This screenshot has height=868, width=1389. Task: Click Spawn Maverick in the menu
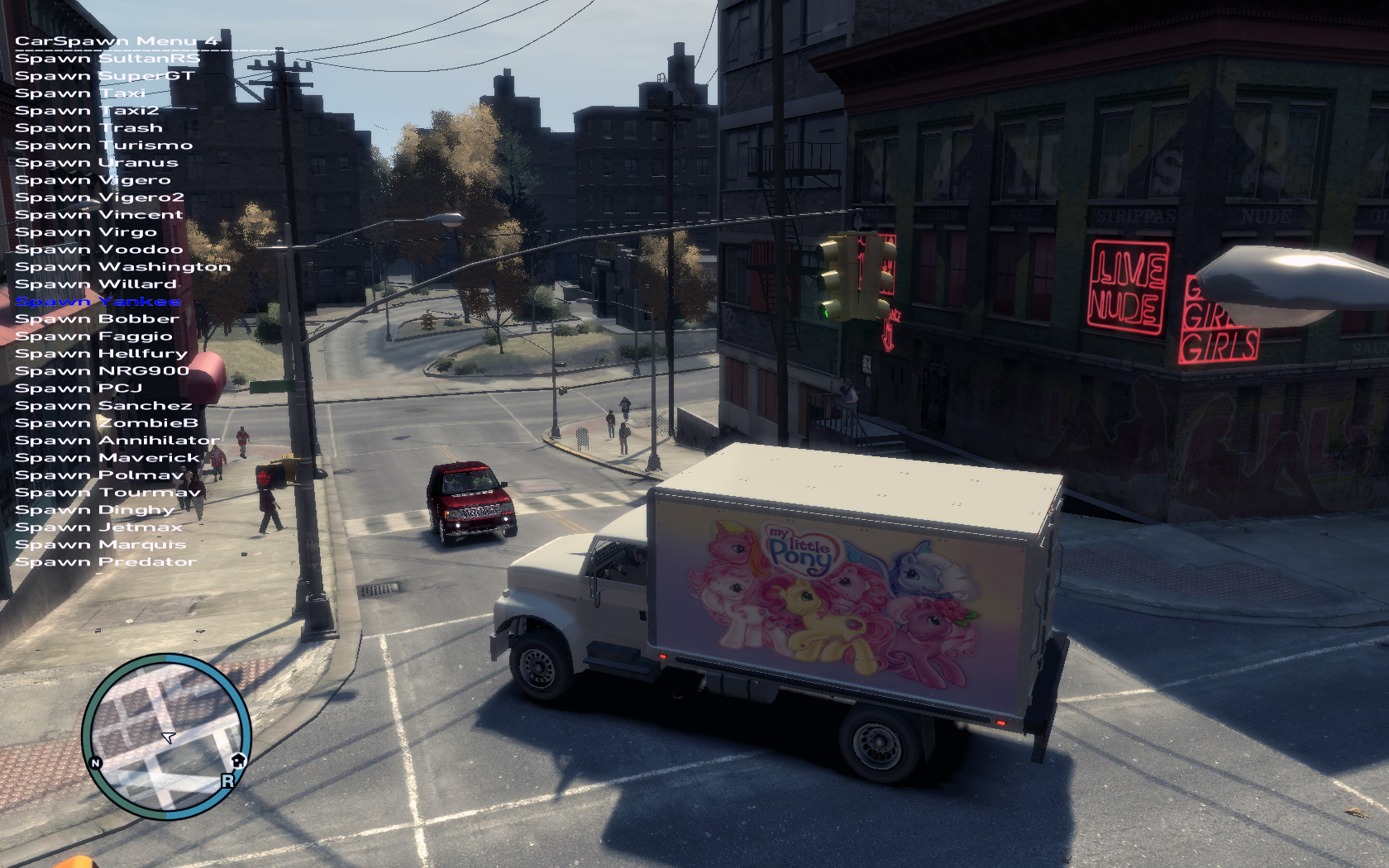click(107, 458)
